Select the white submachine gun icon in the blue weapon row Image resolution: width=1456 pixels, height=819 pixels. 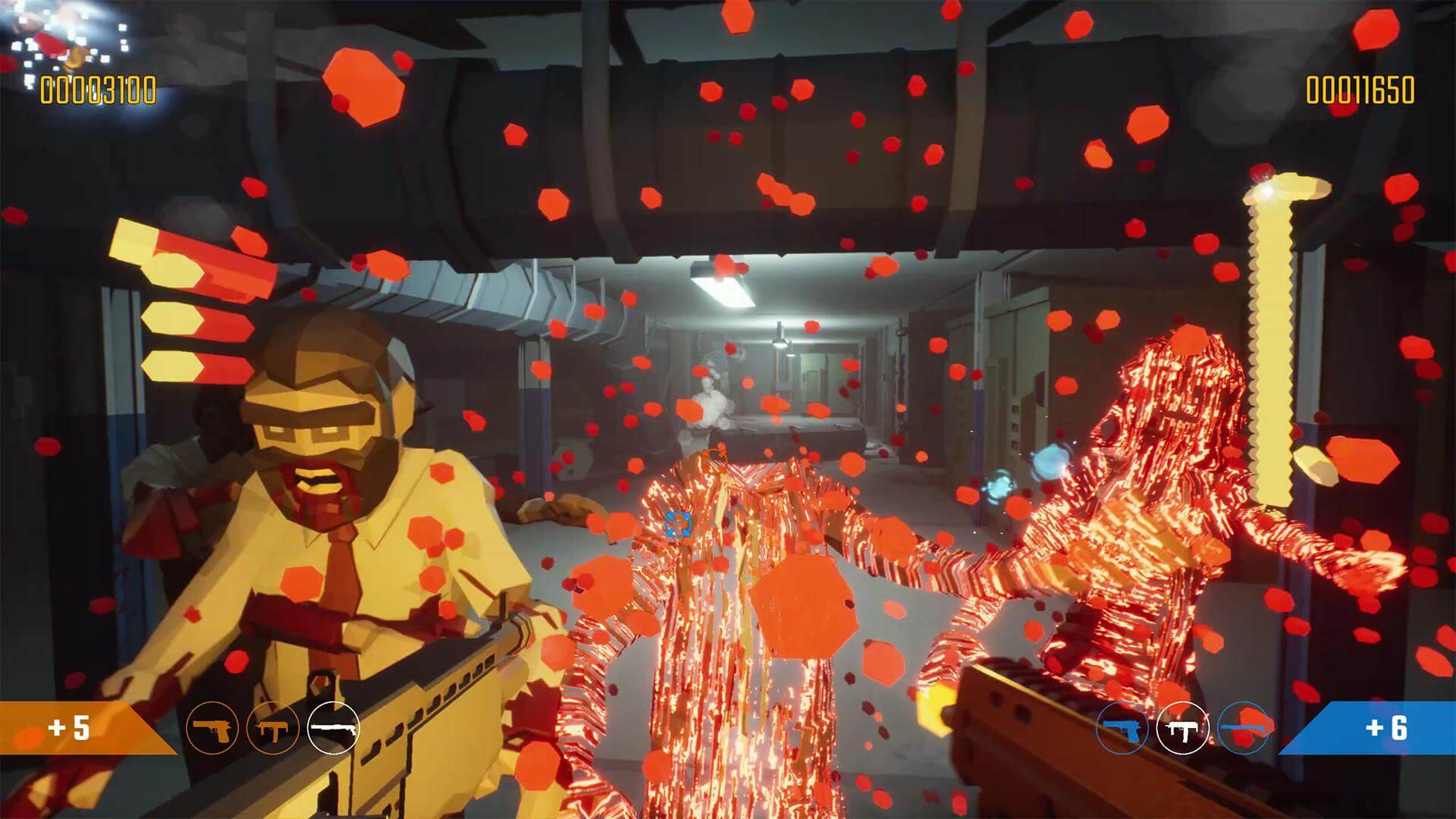(1182, 728)
